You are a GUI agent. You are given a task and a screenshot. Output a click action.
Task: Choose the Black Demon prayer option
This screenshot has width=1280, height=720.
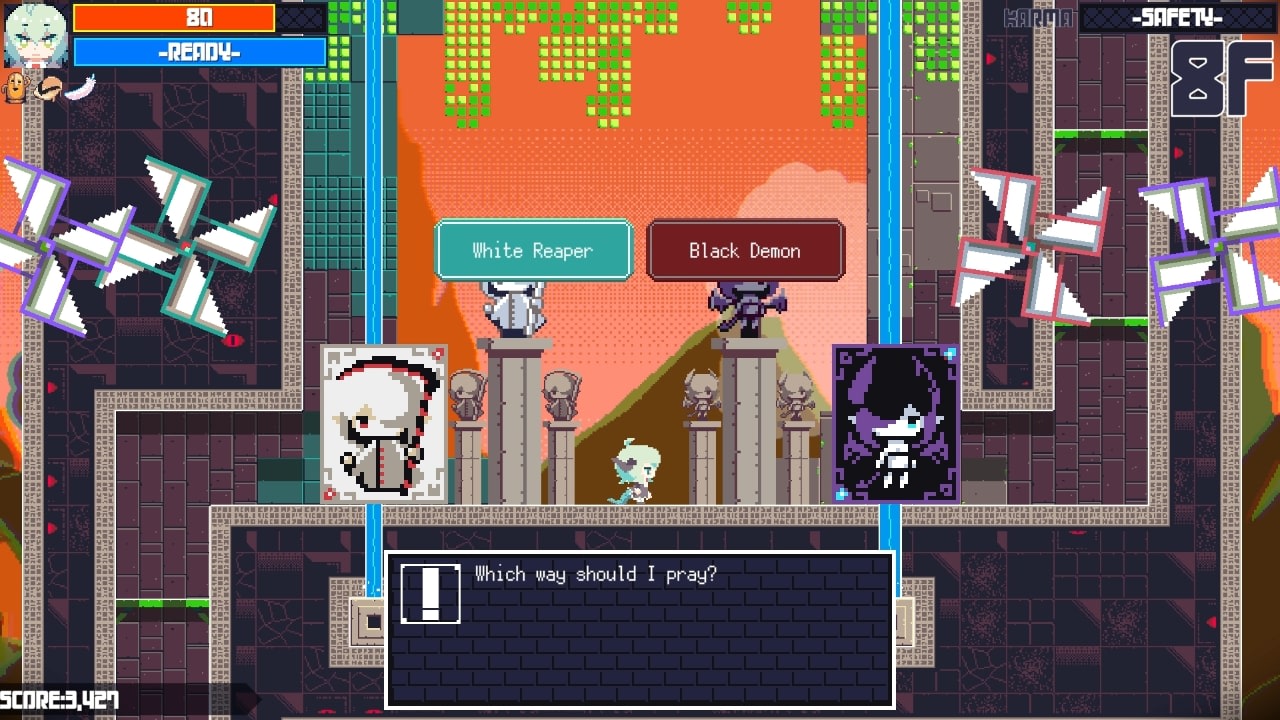745,250
